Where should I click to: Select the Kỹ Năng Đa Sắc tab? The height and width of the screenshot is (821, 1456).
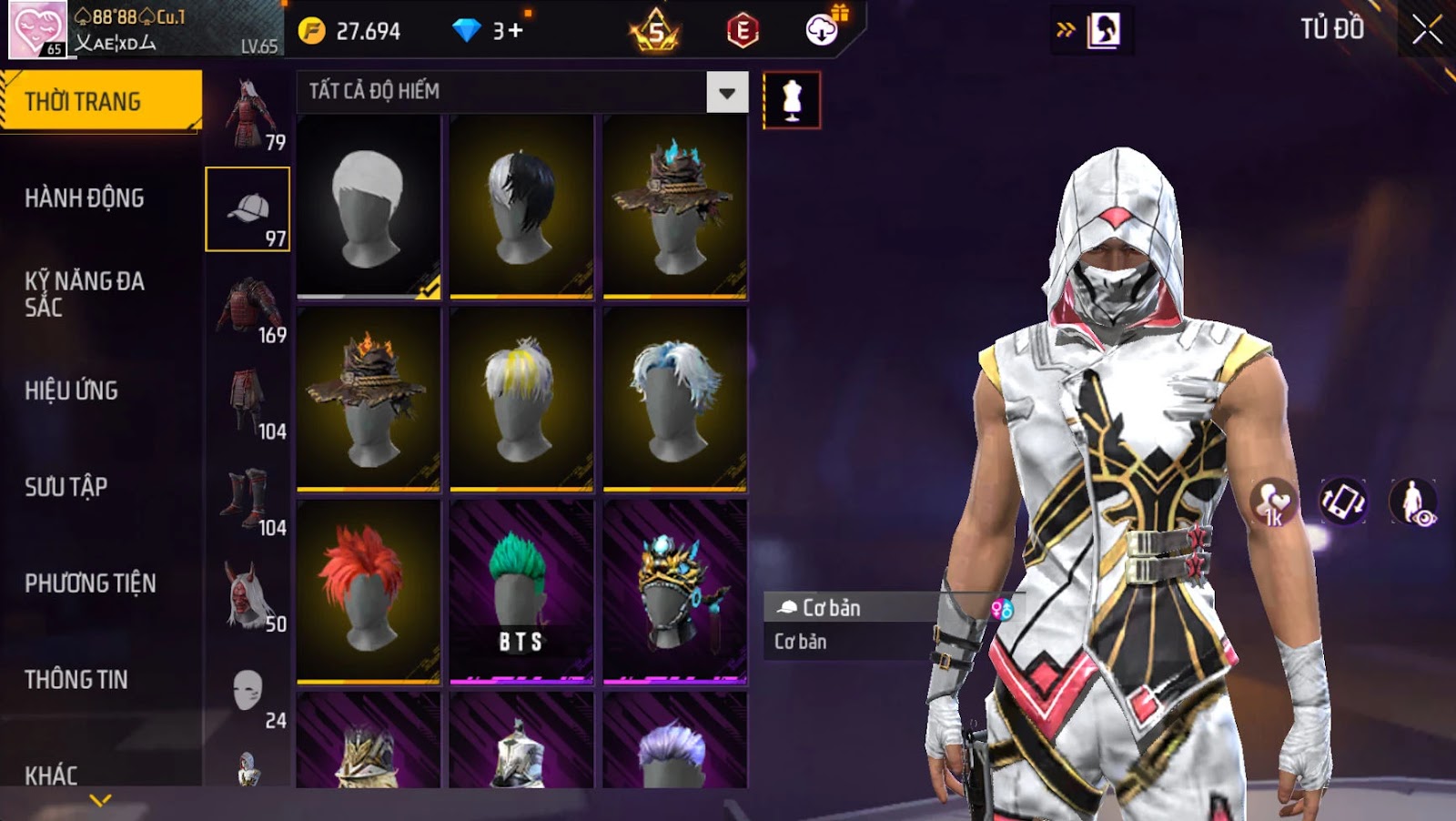tap(84, 293)
